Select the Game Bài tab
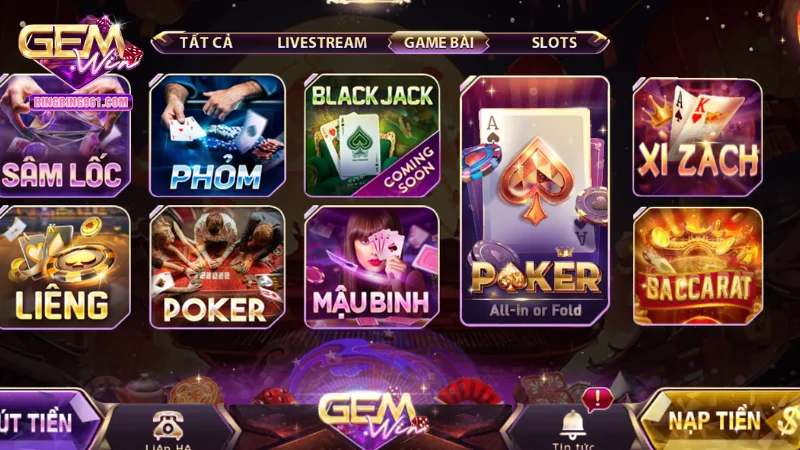Screen dimensions: 800x450 coord(438,42)
